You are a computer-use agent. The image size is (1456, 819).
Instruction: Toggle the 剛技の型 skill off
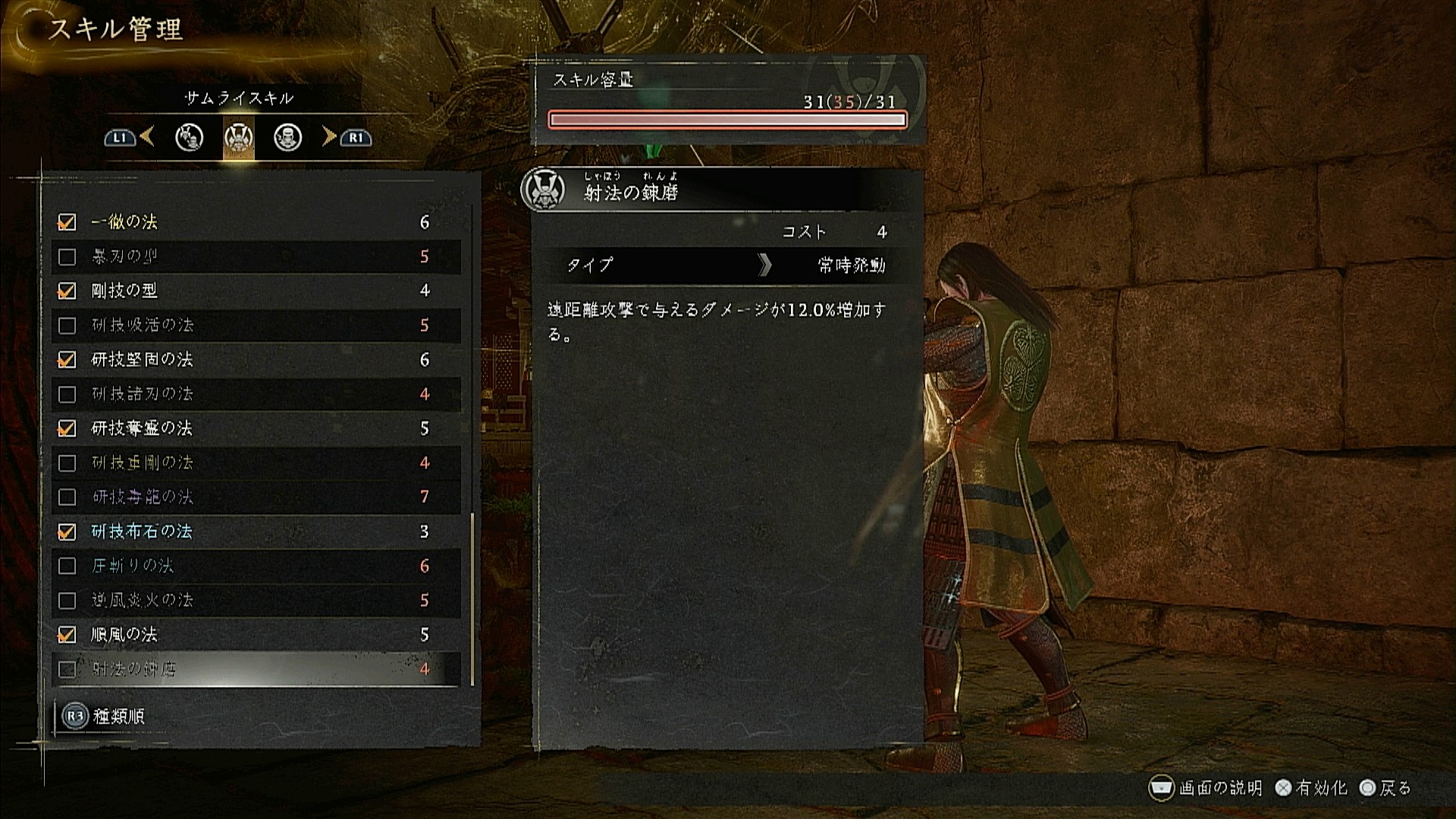pyautogui.click(x=67, y=291)
